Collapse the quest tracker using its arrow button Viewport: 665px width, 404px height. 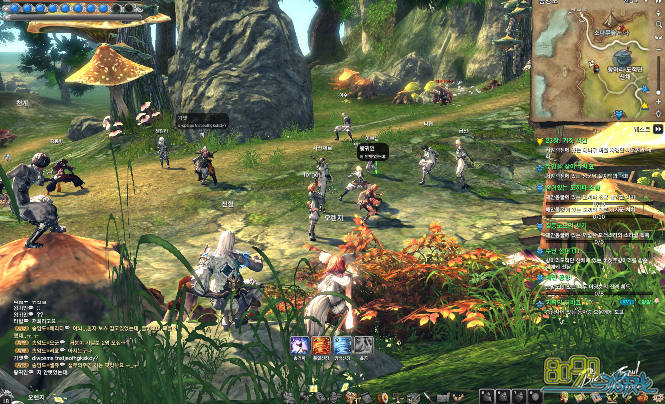[657, 130]
